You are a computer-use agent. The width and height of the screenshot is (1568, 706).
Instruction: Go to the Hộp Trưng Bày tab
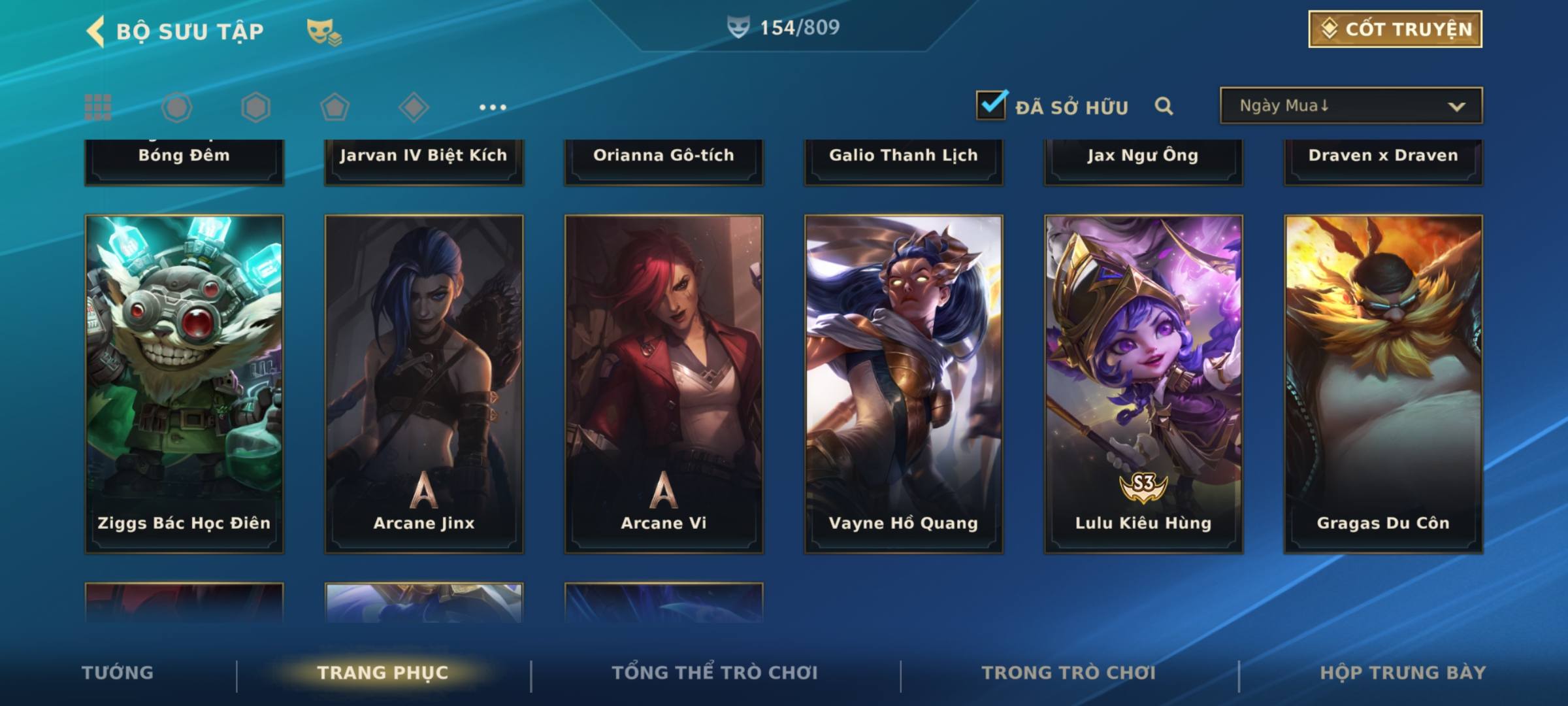point(1403,673)
